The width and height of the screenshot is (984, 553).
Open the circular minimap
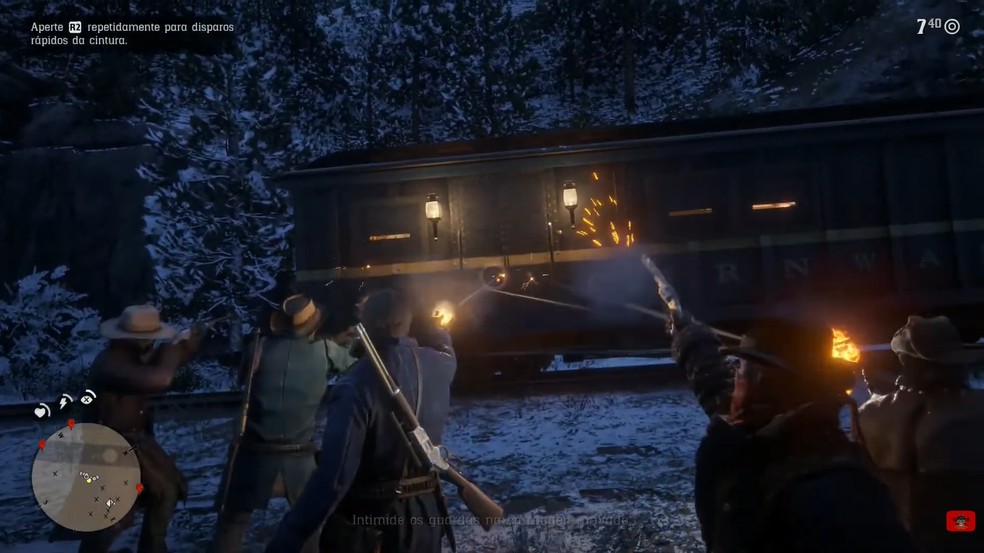click(x=86, y=477)
